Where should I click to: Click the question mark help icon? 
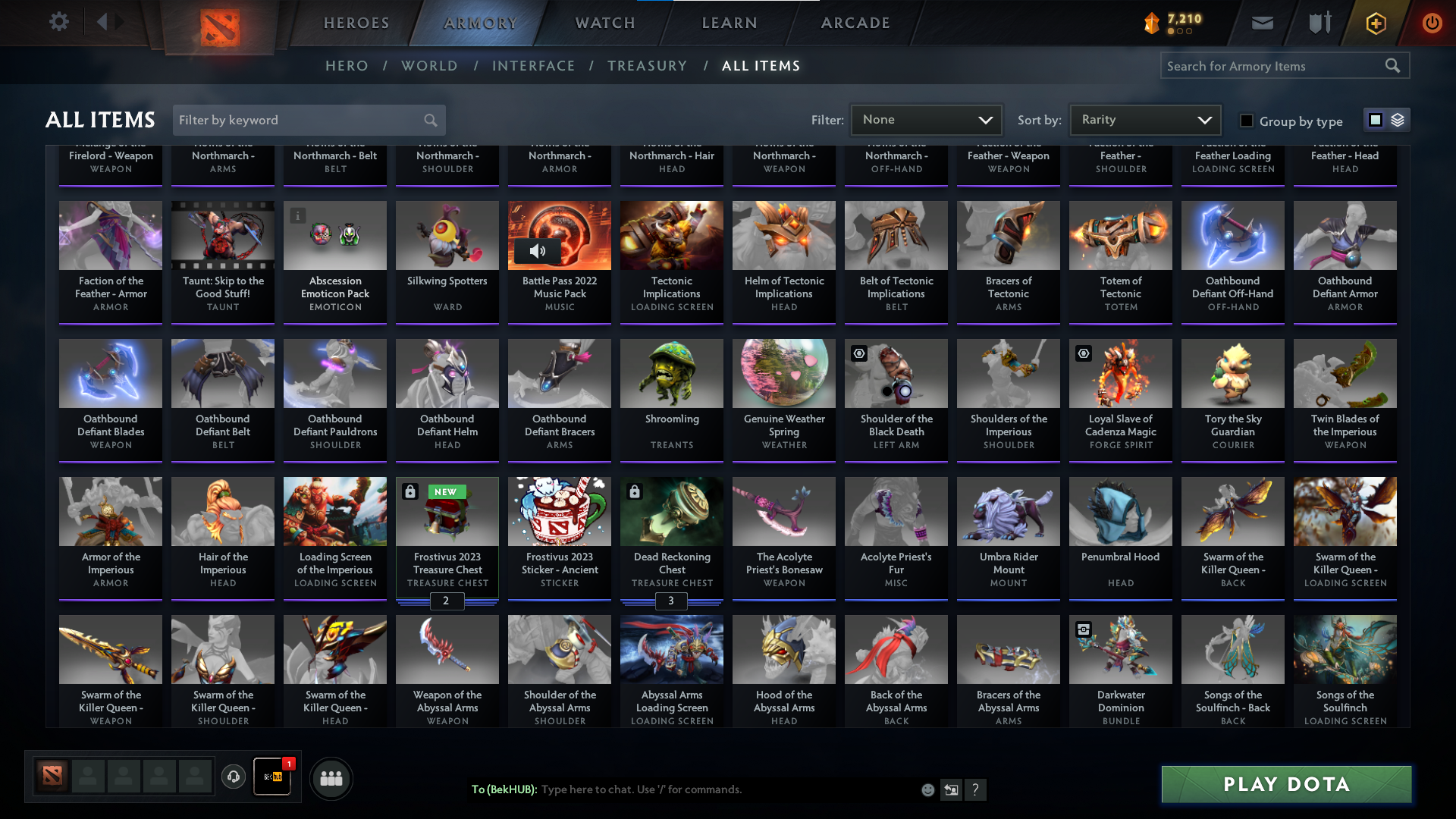977,789
